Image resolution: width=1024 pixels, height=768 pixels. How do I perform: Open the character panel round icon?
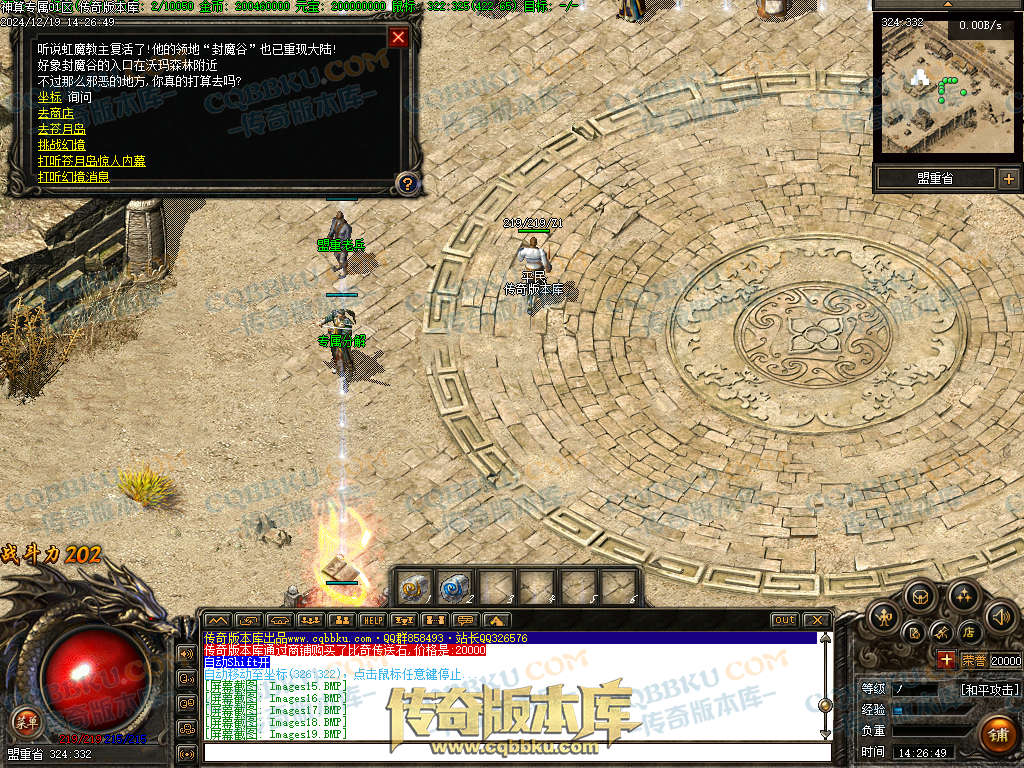click(x=882, y=616)
